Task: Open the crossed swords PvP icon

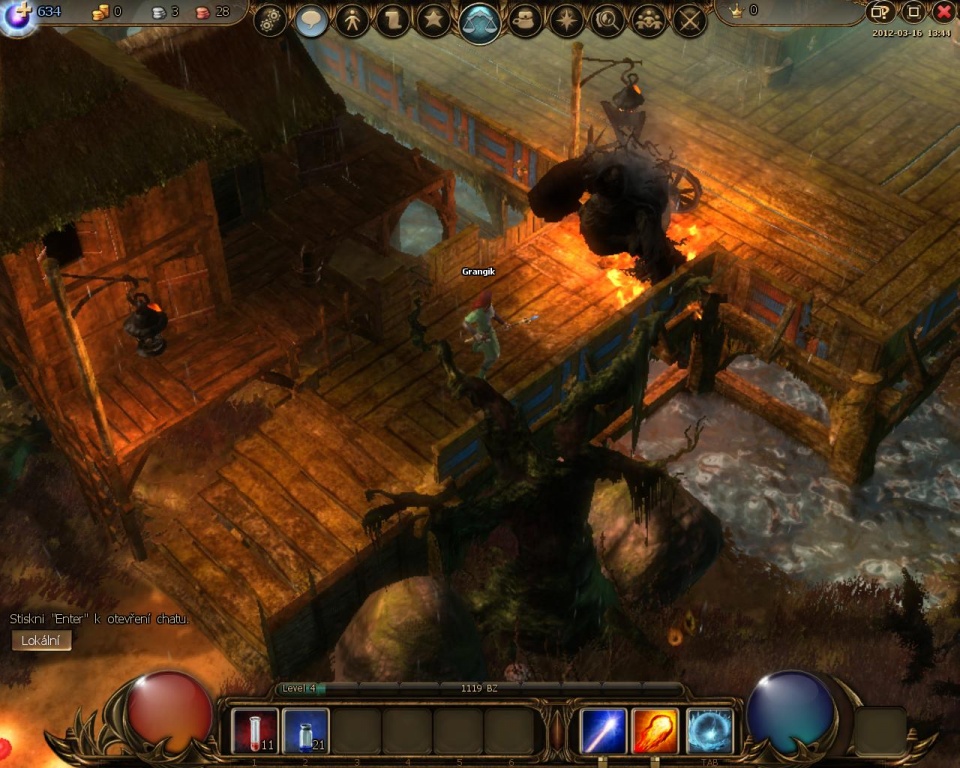Action: pos(689,21)
